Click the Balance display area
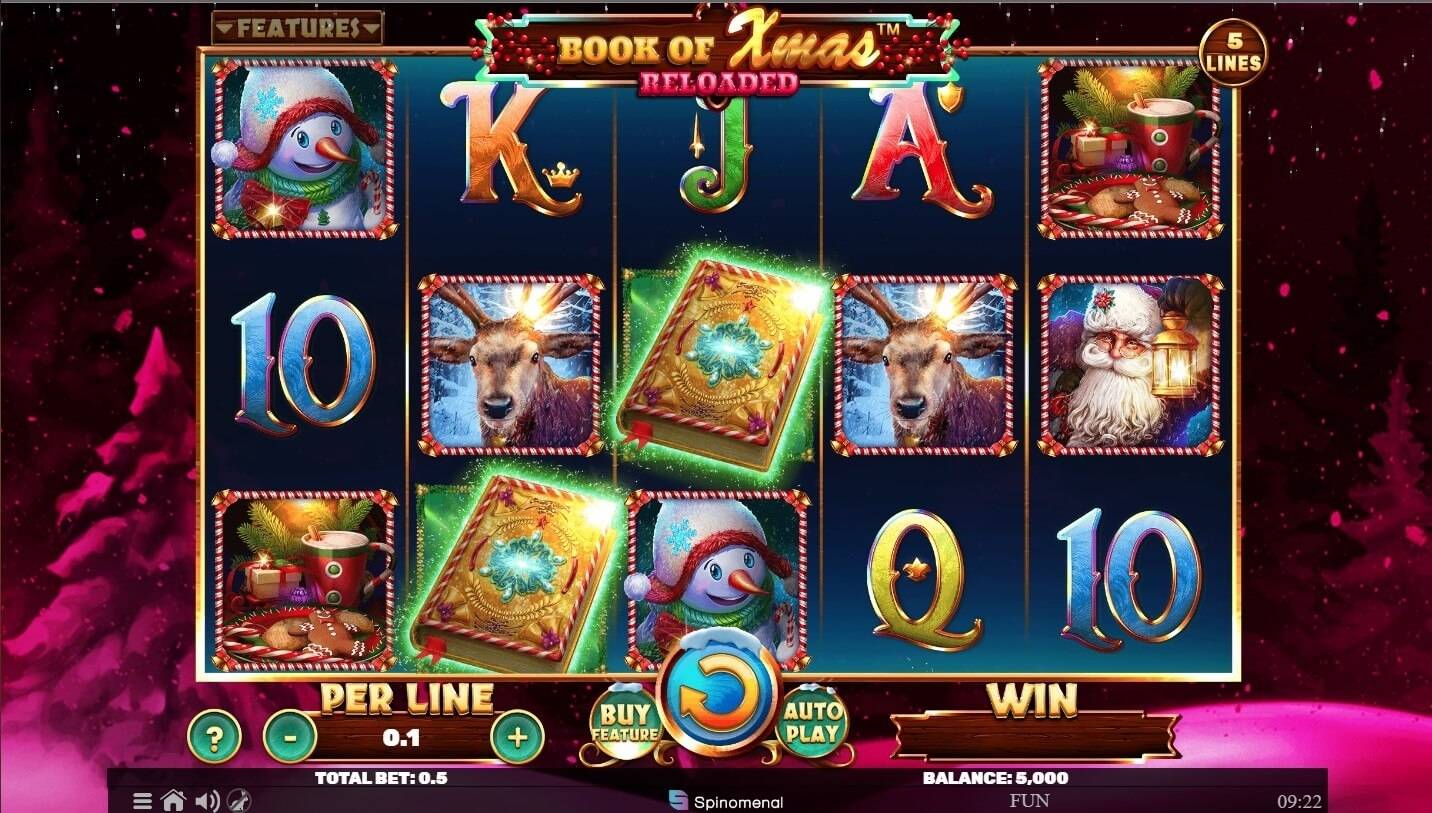 [x=993, y=776]
